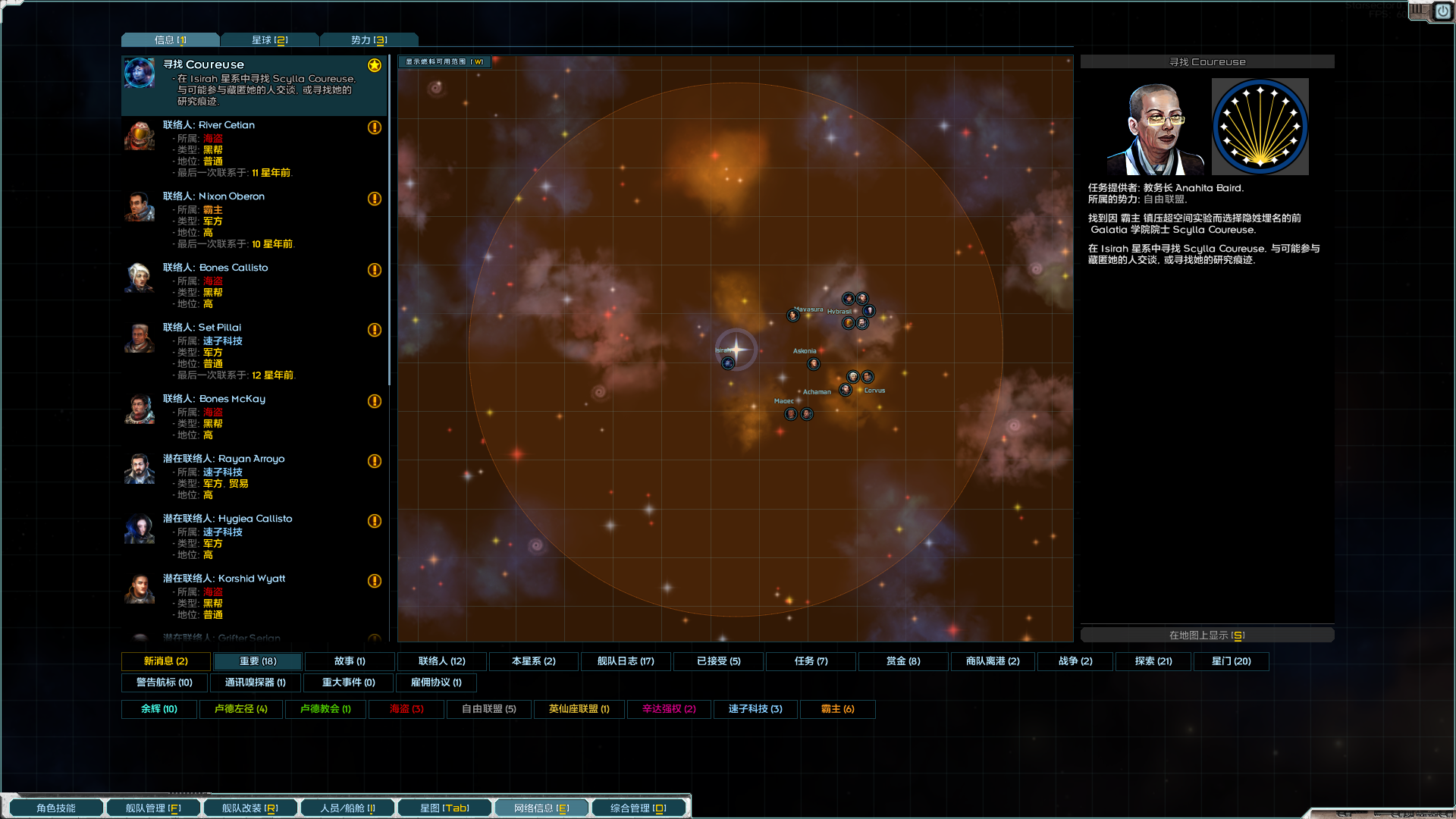Open 综合管理 screen
Screen dimensions: 1456x819
coord(639,808)
